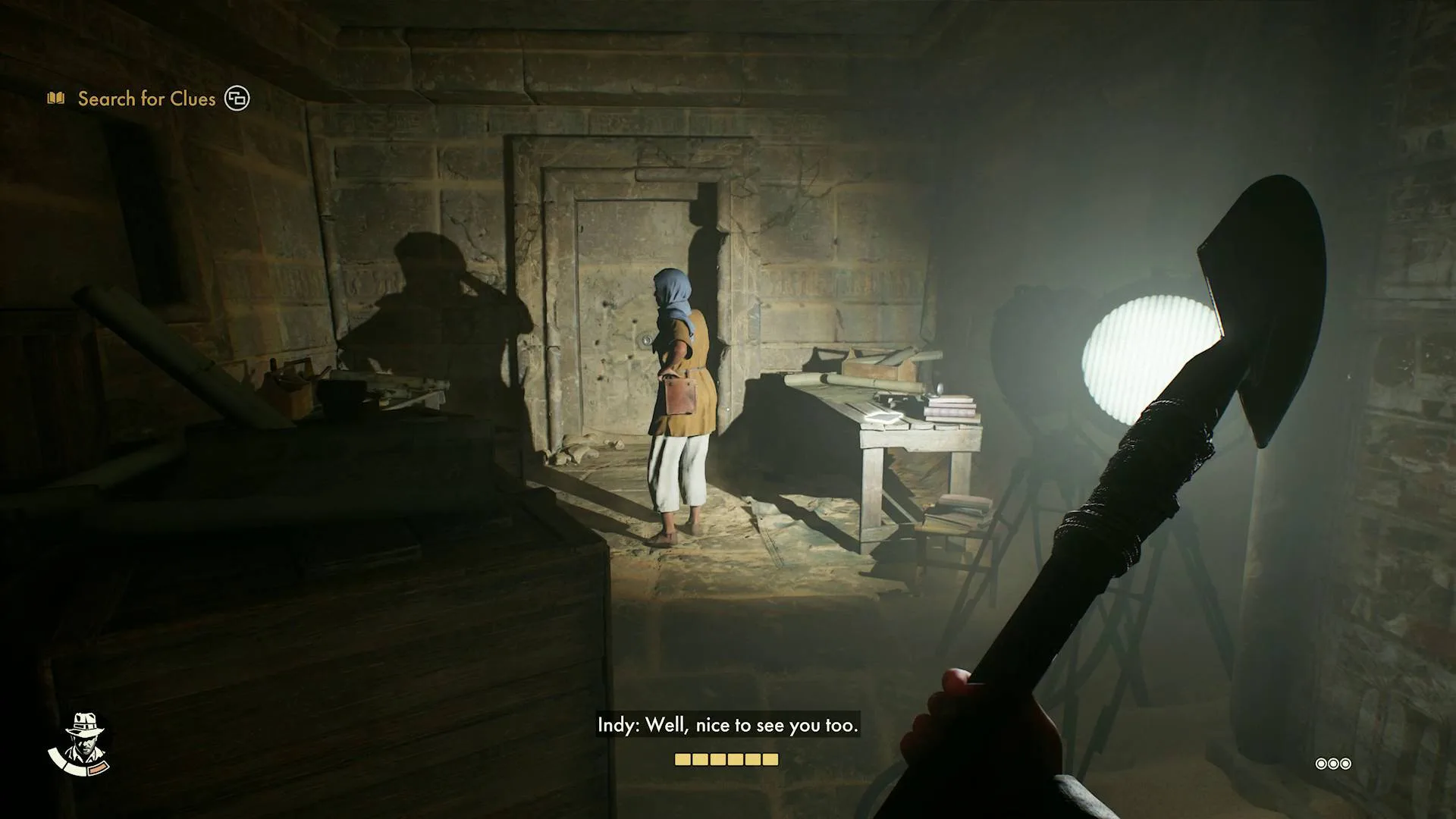Select the Search for Clues objective

(146, 99)
